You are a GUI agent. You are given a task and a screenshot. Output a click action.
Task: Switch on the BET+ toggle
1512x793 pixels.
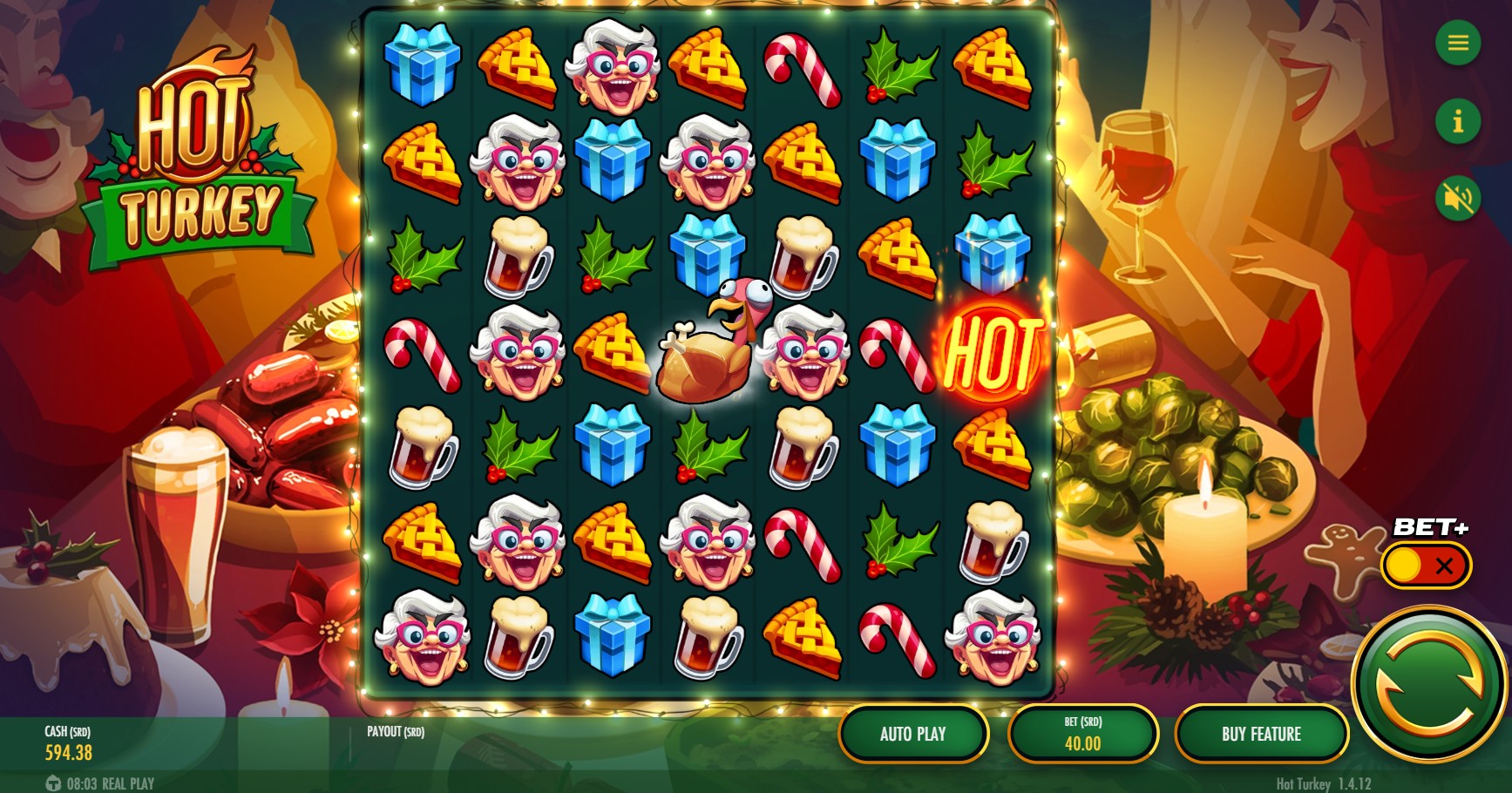(1426, 566)
